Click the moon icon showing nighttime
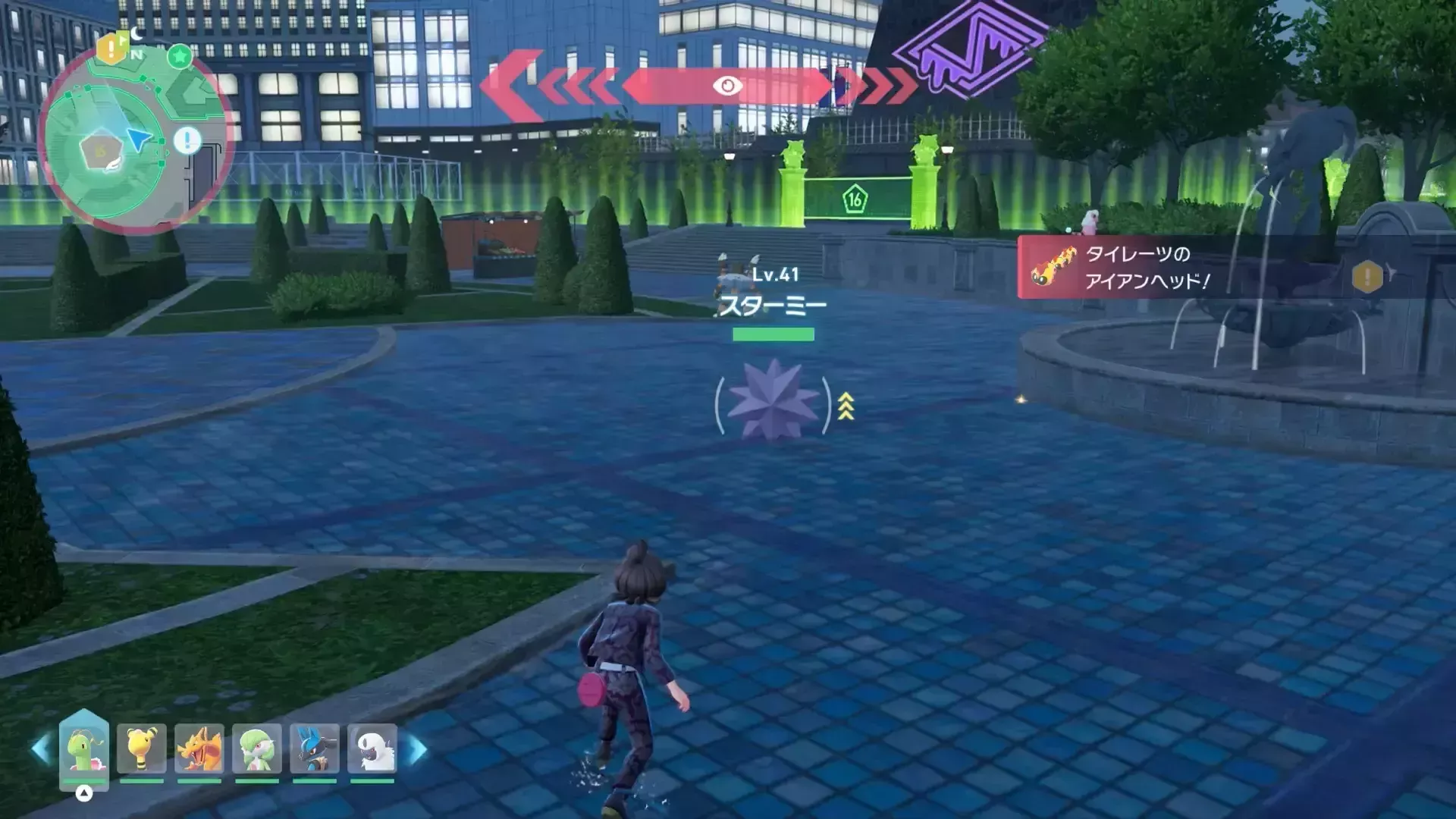Viewport: 1456px width, 819px height. (x=136, y=33)
